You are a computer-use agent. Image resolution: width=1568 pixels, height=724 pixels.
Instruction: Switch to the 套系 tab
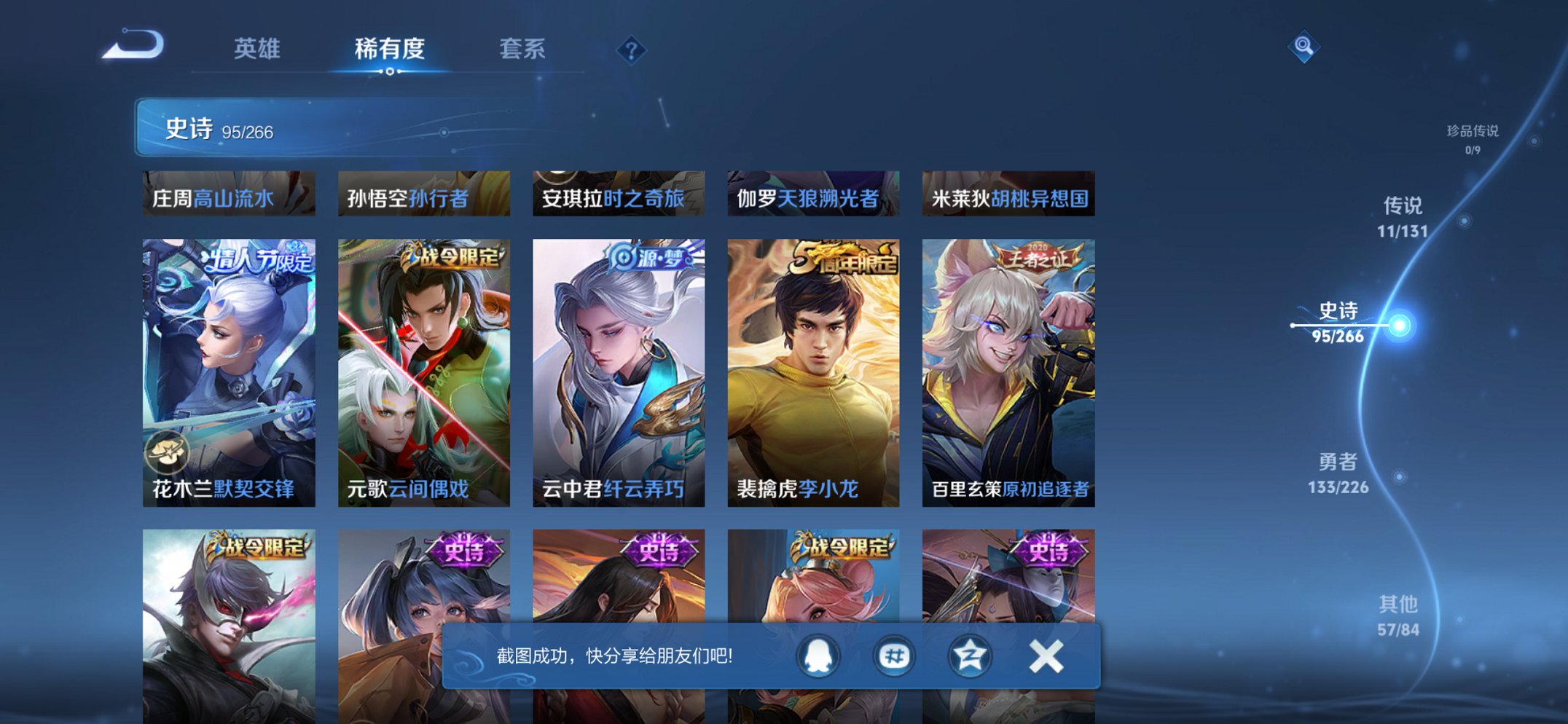[523, 50]
